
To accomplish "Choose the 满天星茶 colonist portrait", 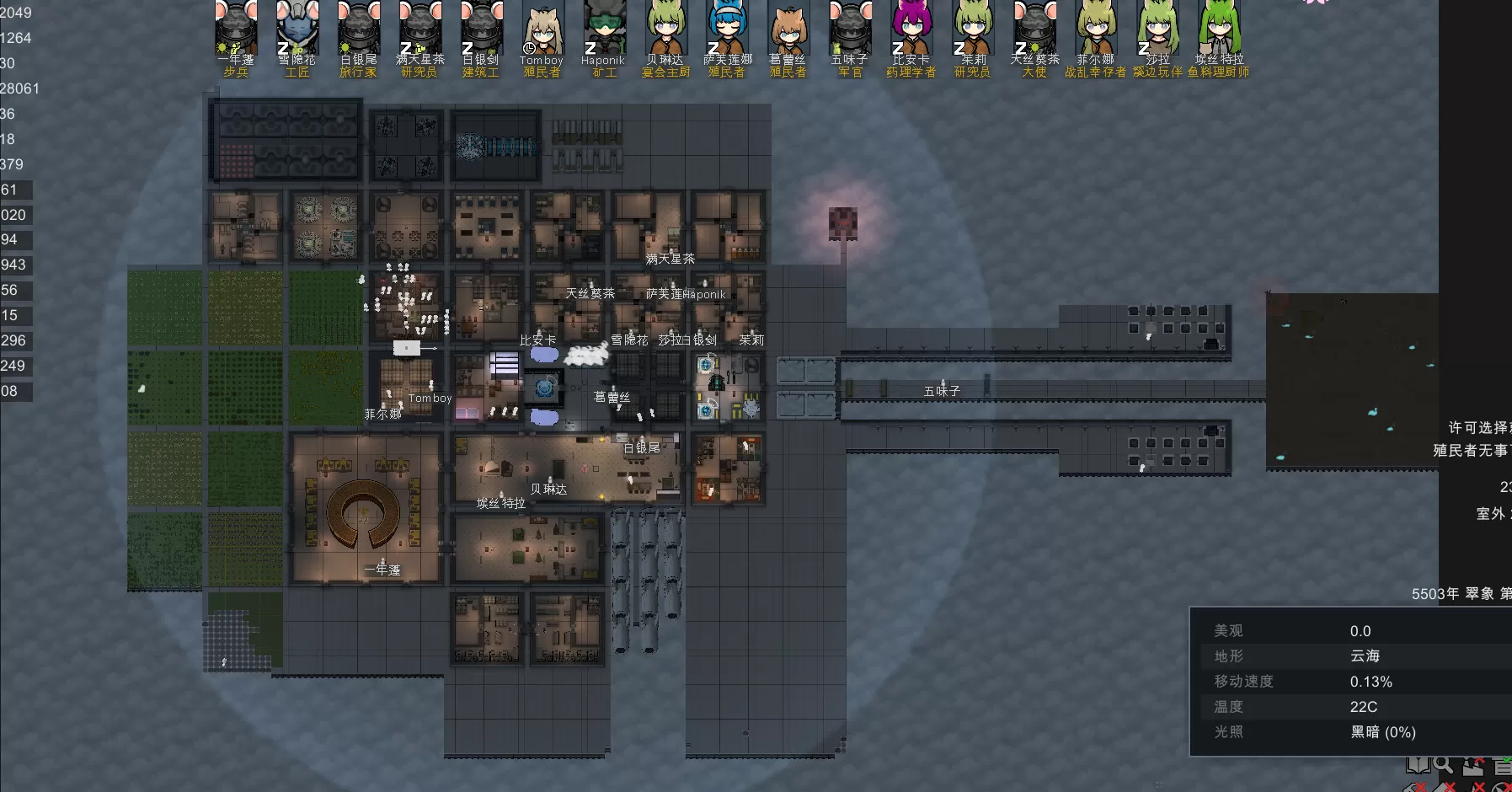I will coord(420,29).
